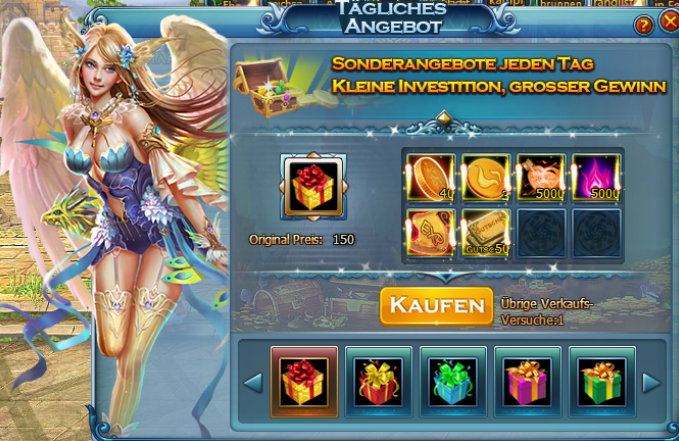Image resolution: width=679 pixels, height=441 pixels.
Task: Inspect the pink flame reward slot
Action: 596,178
